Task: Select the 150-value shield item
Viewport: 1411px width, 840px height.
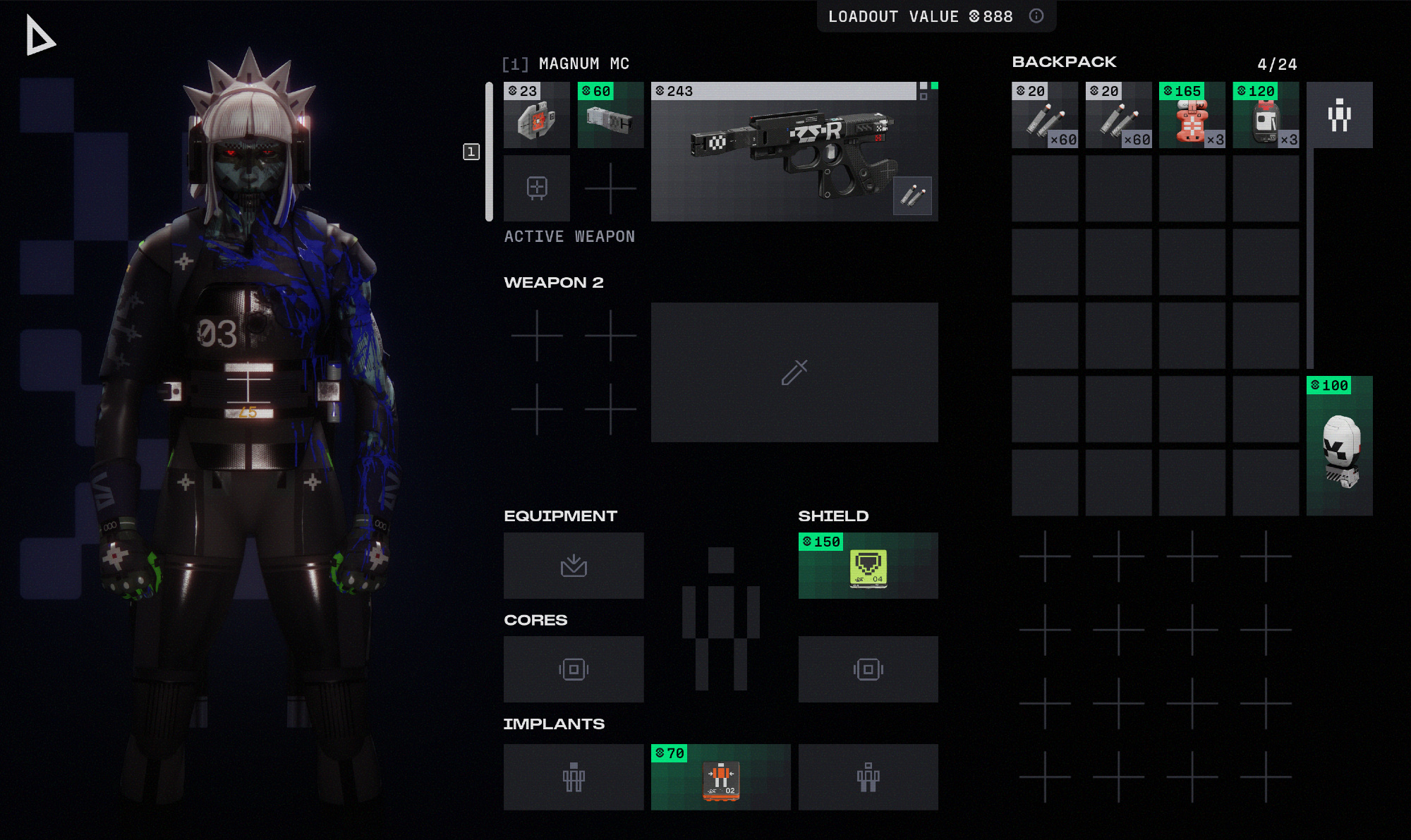Action: [868, 566]
